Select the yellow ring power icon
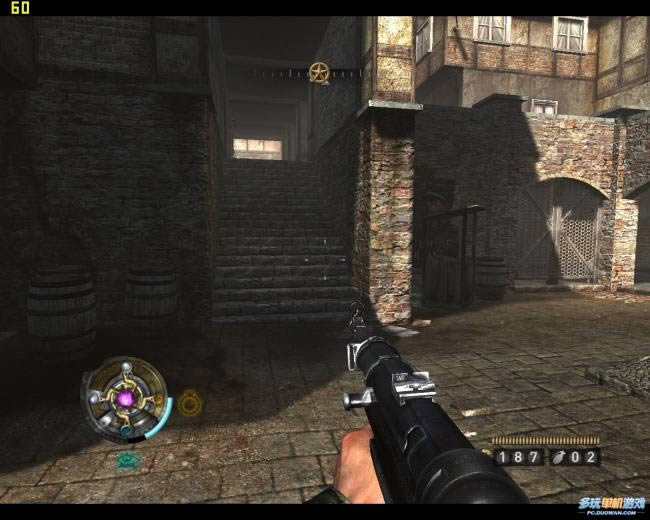Image resolution: width=650 pixels, height=520 pixels. point(190,401)
